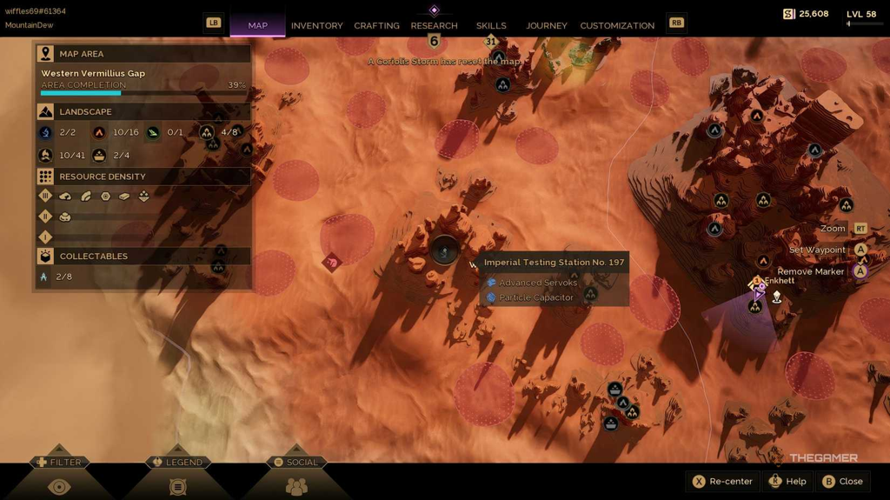890x500 pixels.
Task: Switch to the Customization tab
Action: click(617, 25)
